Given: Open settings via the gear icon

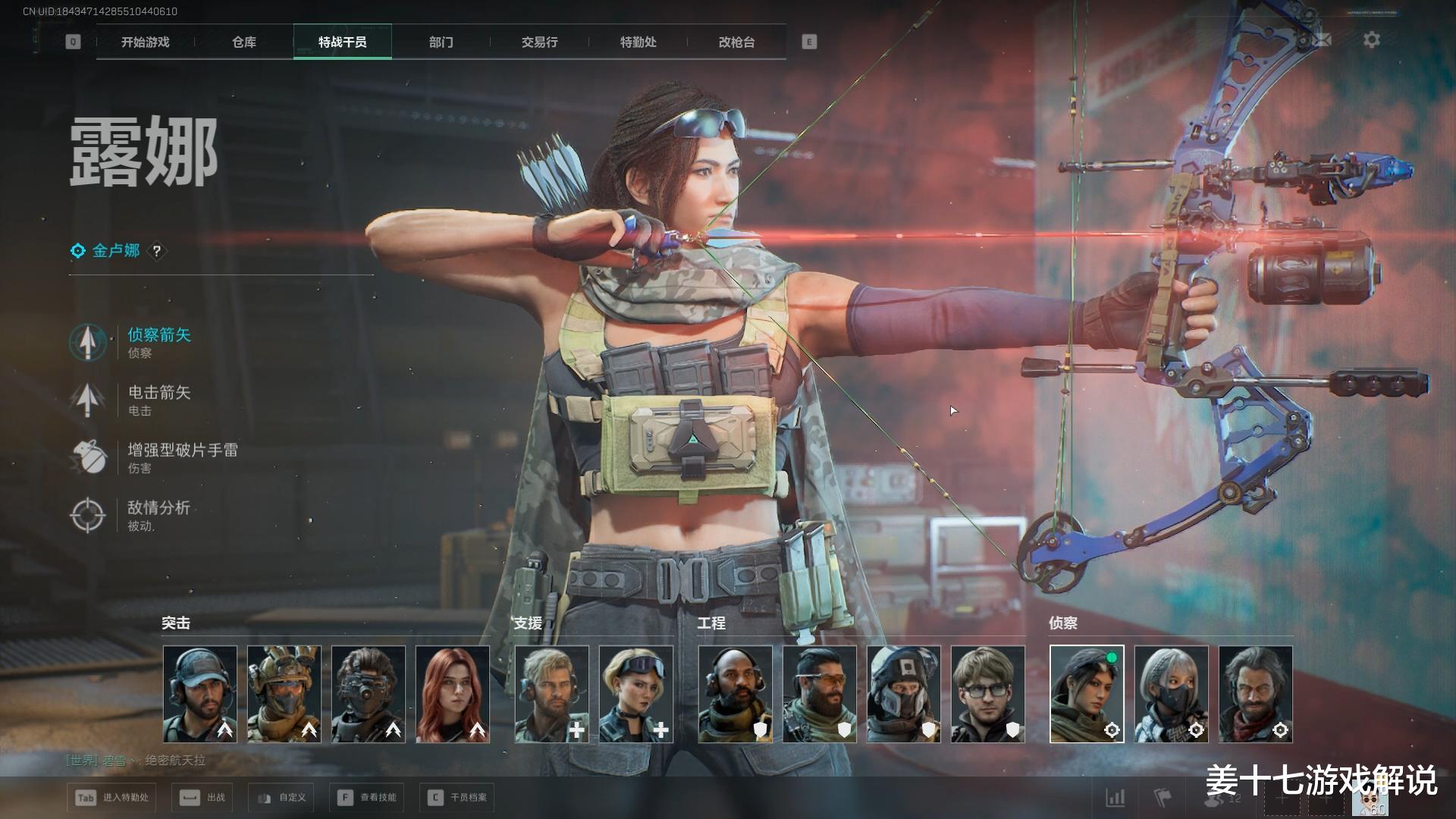Looking at the screenshot, I should [1372, 40].
